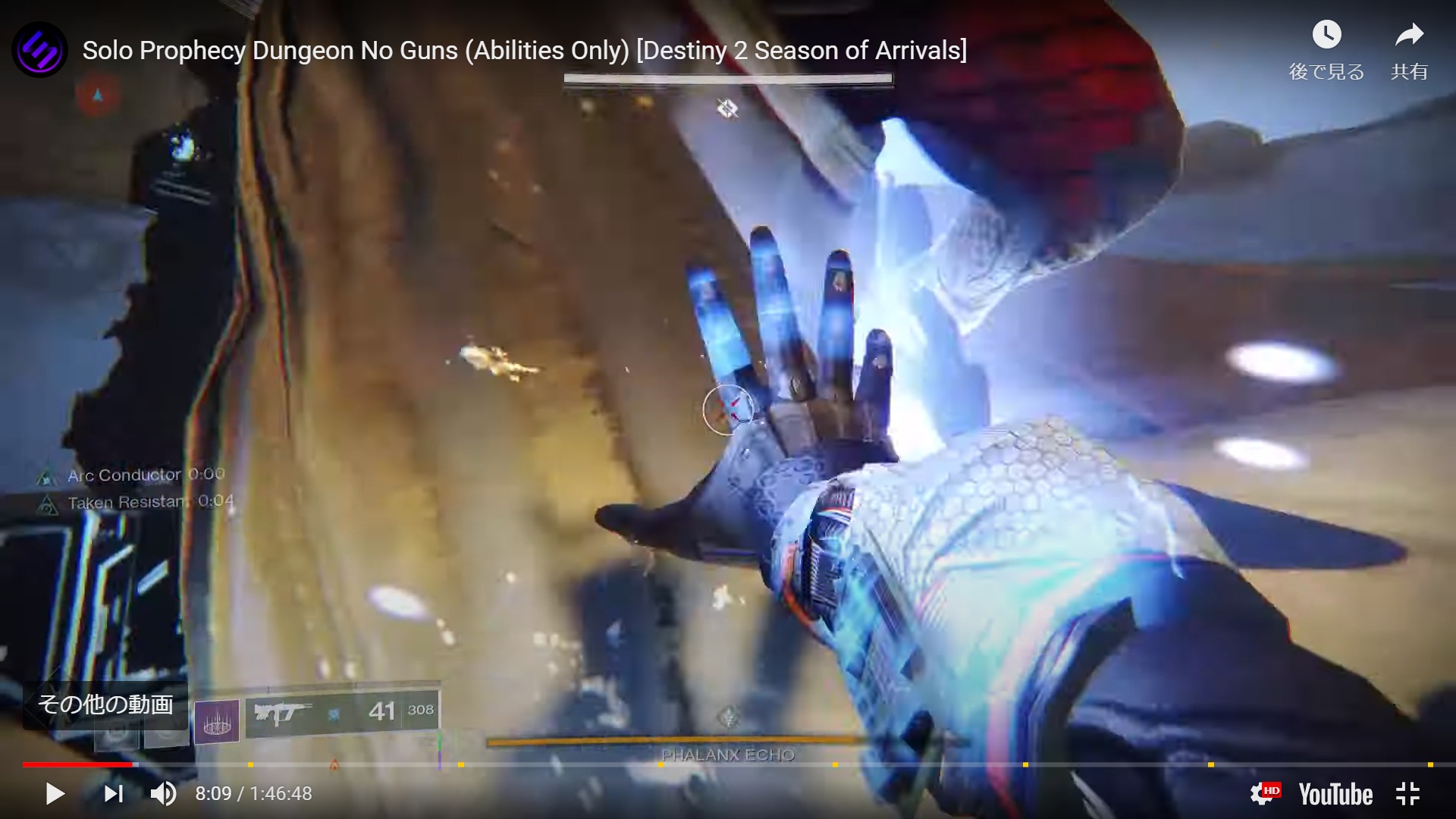This screenshot has width=1456, height=819.
Task: Jump to the very start of the progress bar
Action: pos(24,764)
